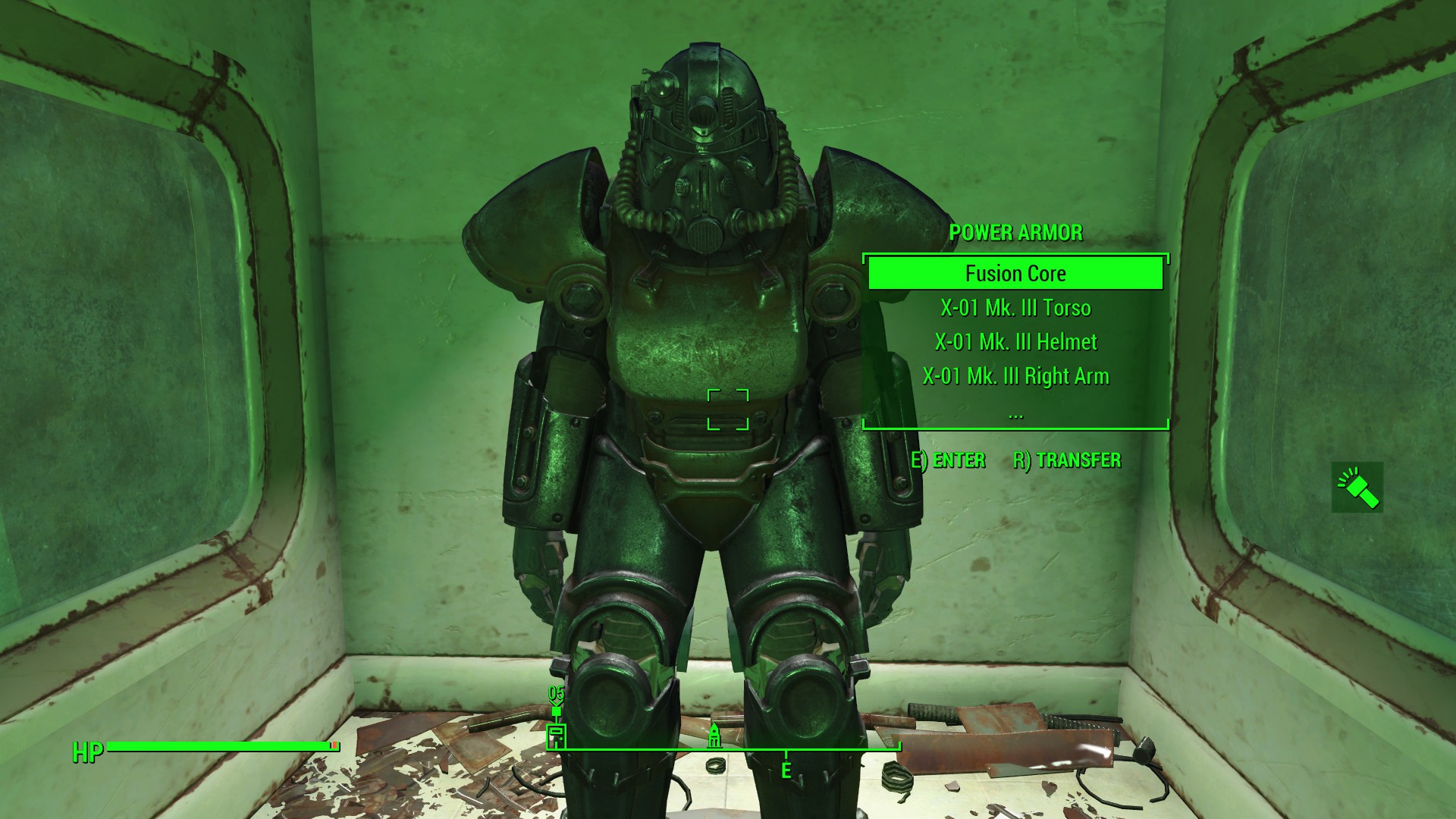The image size is (1456, 819).
Task: Click the flashlight status icon
Action: [1357, 487]
